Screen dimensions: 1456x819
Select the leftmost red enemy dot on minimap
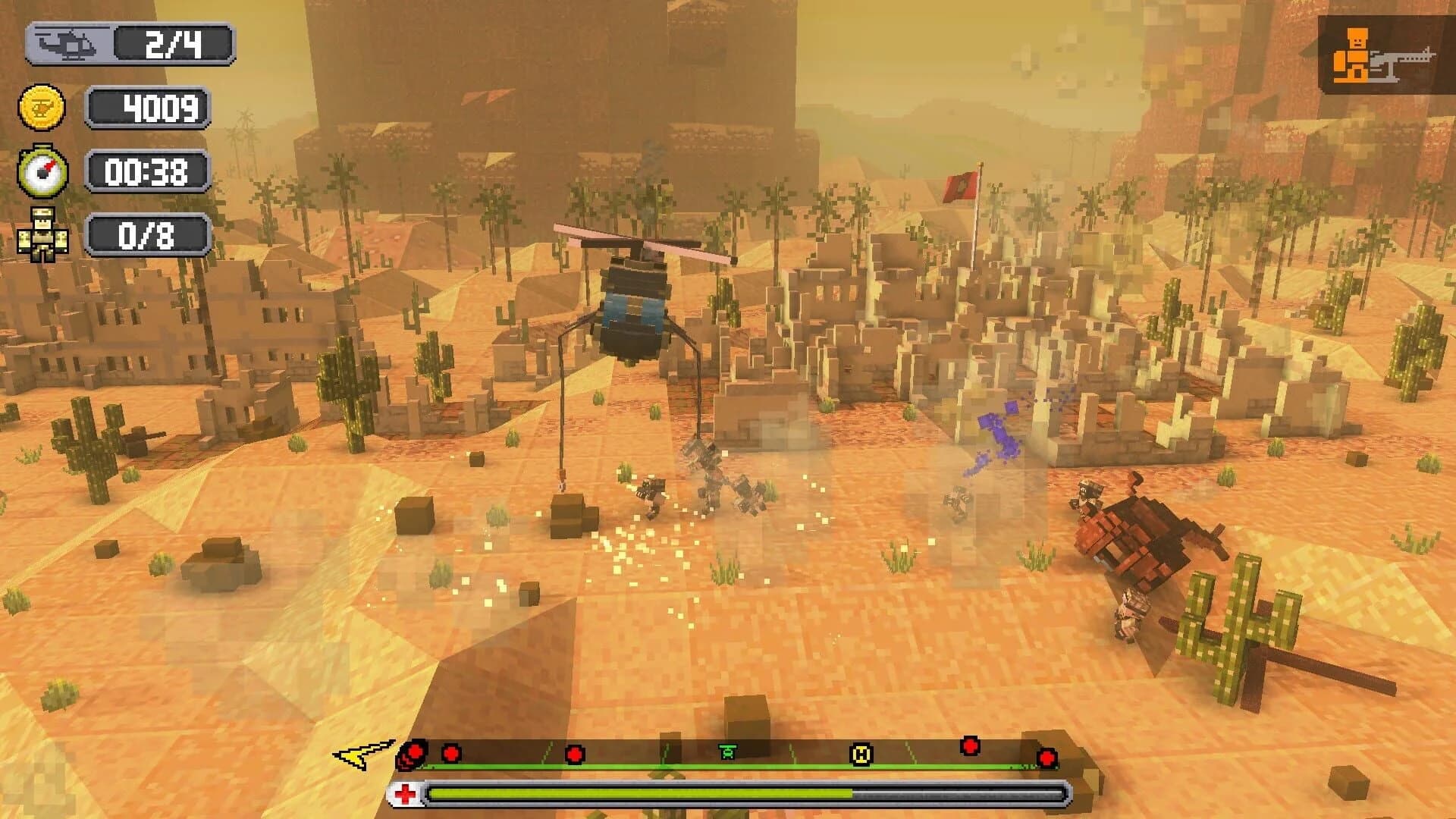coord(415,753)
